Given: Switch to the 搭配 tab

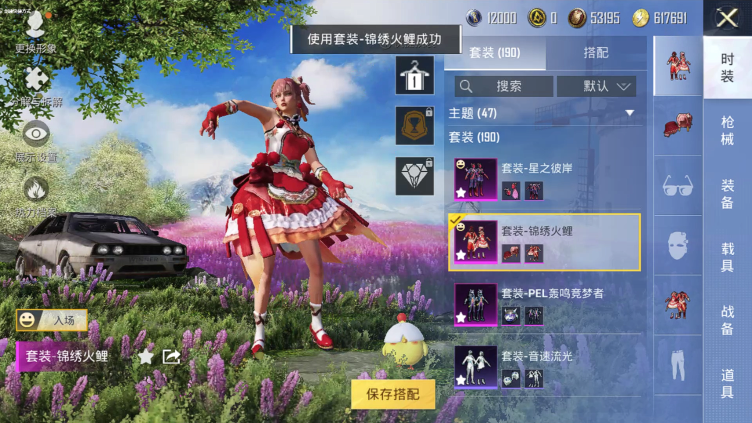Looking at the screenshot, I should click(594, 53).
